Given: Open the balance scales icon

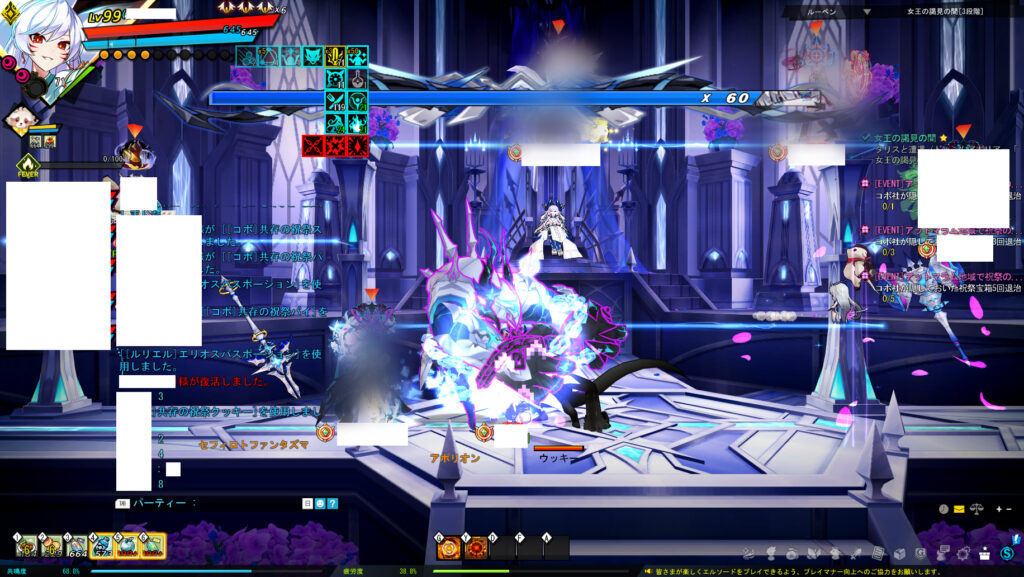Looking at the screenshot, I should coord(975,509).
